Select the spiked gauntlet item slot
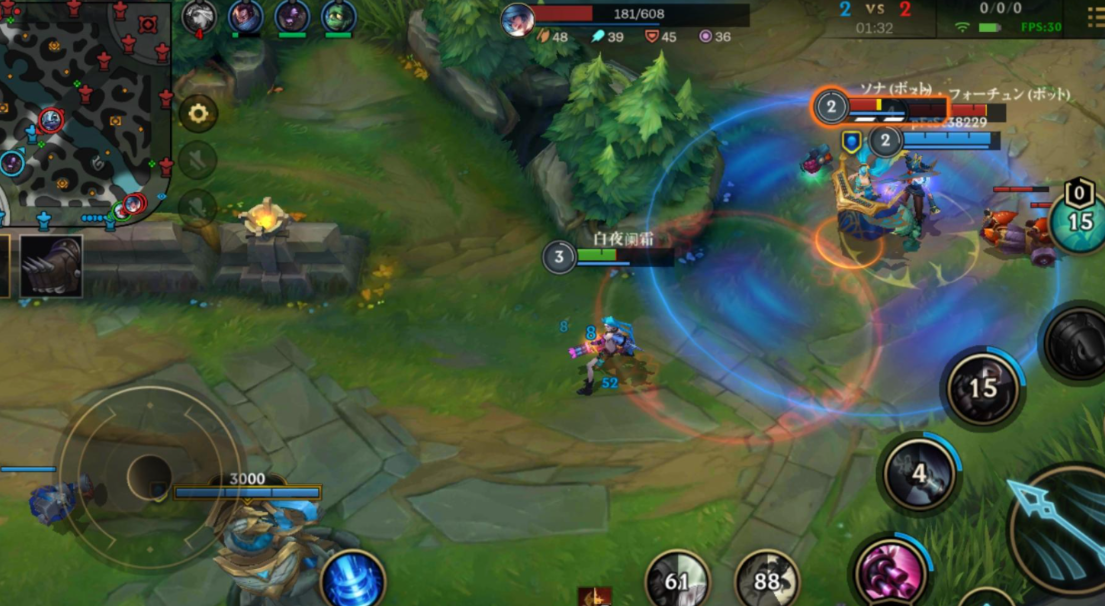 tap(50, 267)
